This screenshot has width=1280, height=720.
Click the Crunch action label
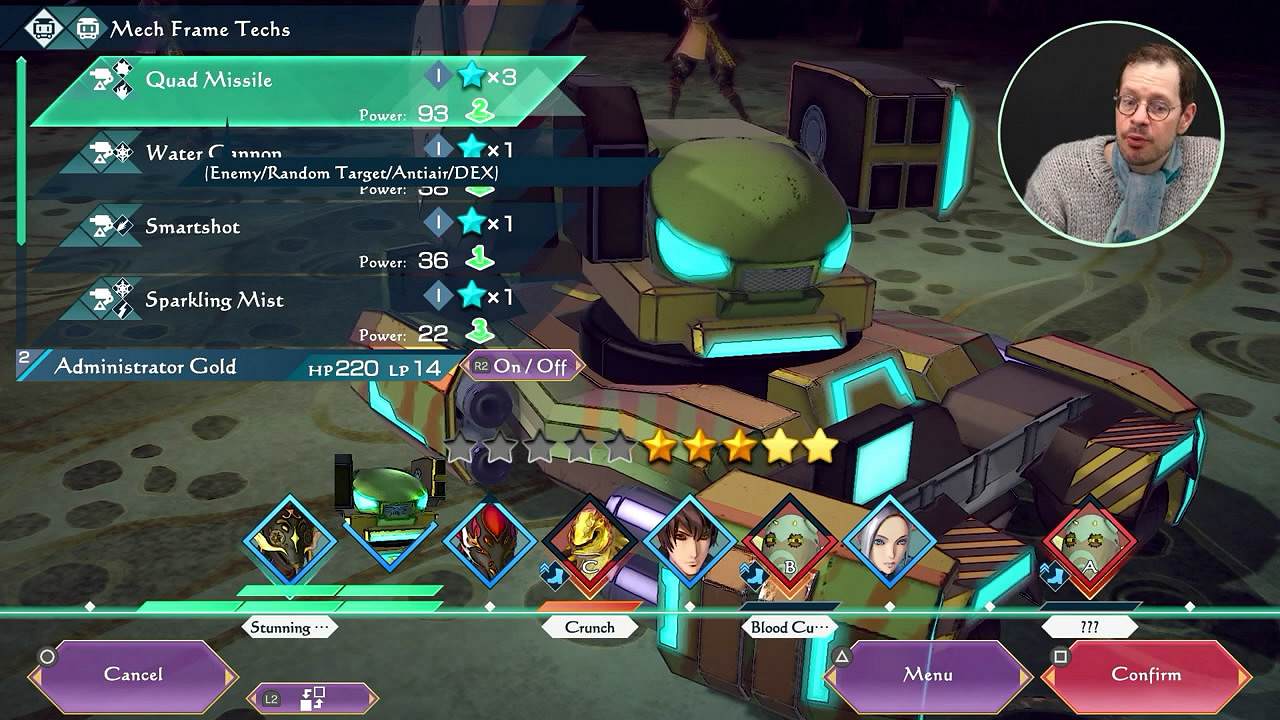pyautogui.click(x=590, y=628)
